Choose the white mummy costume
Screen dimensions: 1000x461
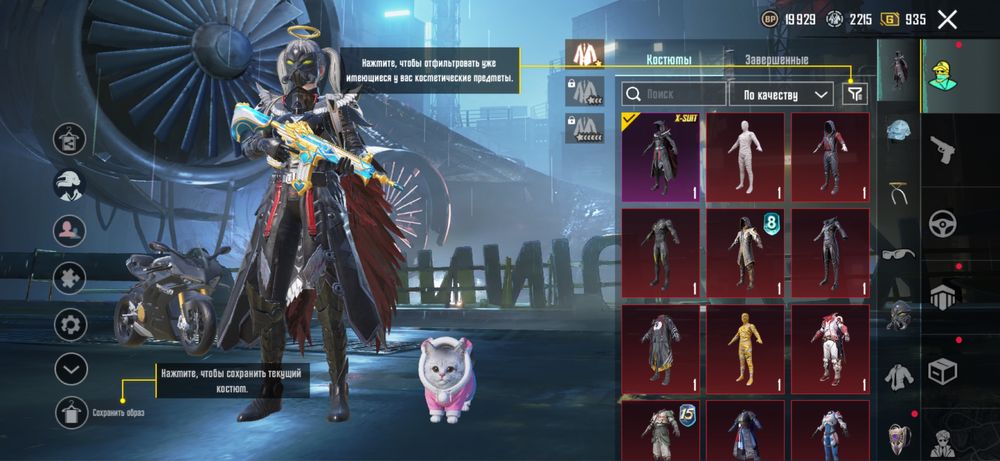click(x=746, y=157)
